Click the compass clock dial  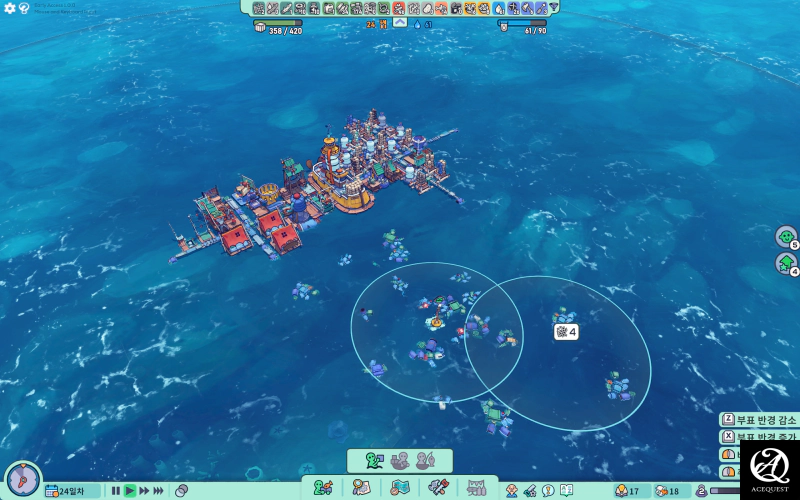pyautogui.click(x=22, y=479)
